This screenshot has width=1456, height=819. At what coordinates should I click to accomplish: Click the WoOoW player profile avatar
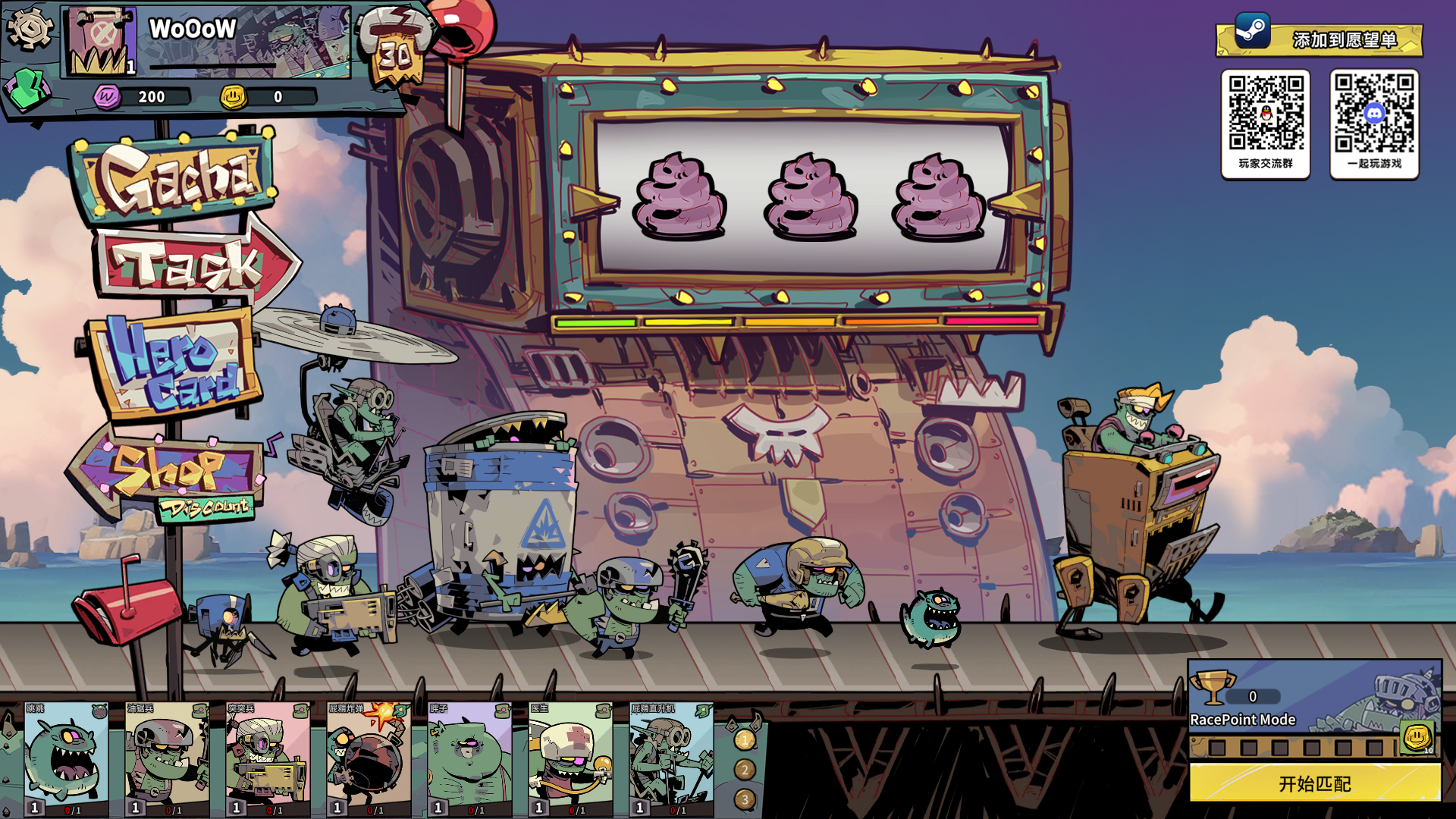pyautogui.click(x=100, y=42)
